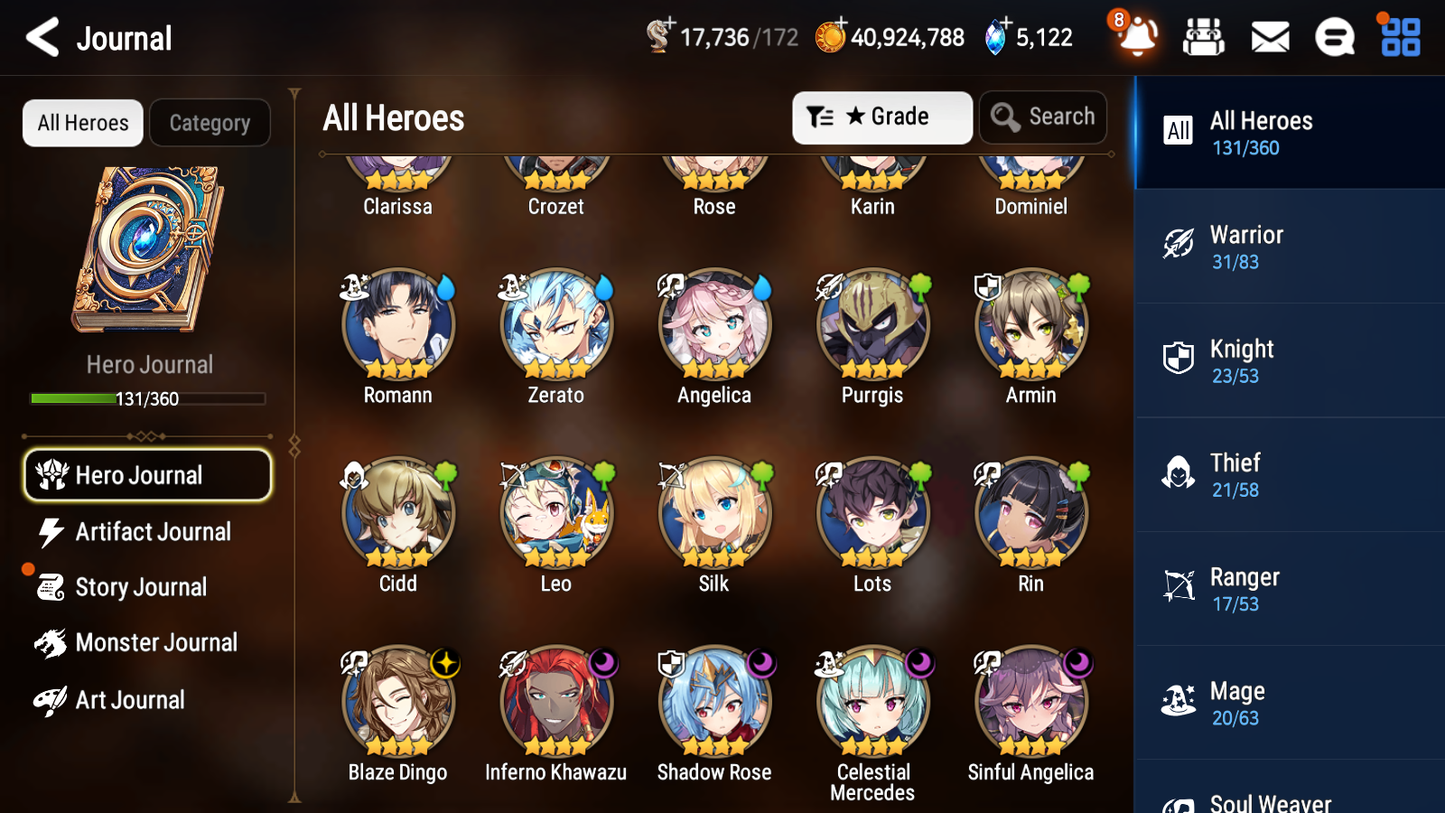The height and width of the screenshot is (813, 1445).
Task: Click the Hero Journal progress bar
Action: click(x=148, y=398)
